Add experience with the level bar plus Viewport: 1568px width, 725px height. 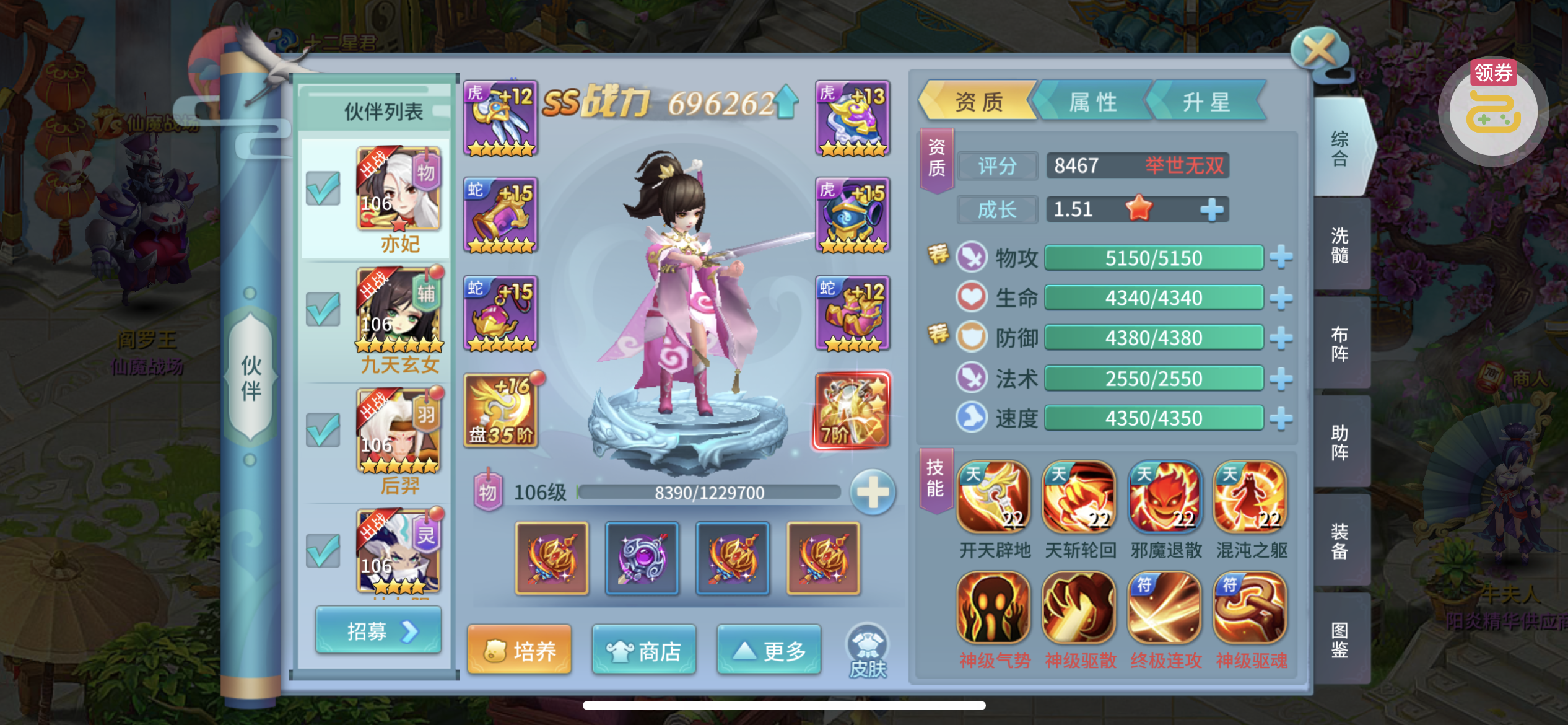pos(873,493)
